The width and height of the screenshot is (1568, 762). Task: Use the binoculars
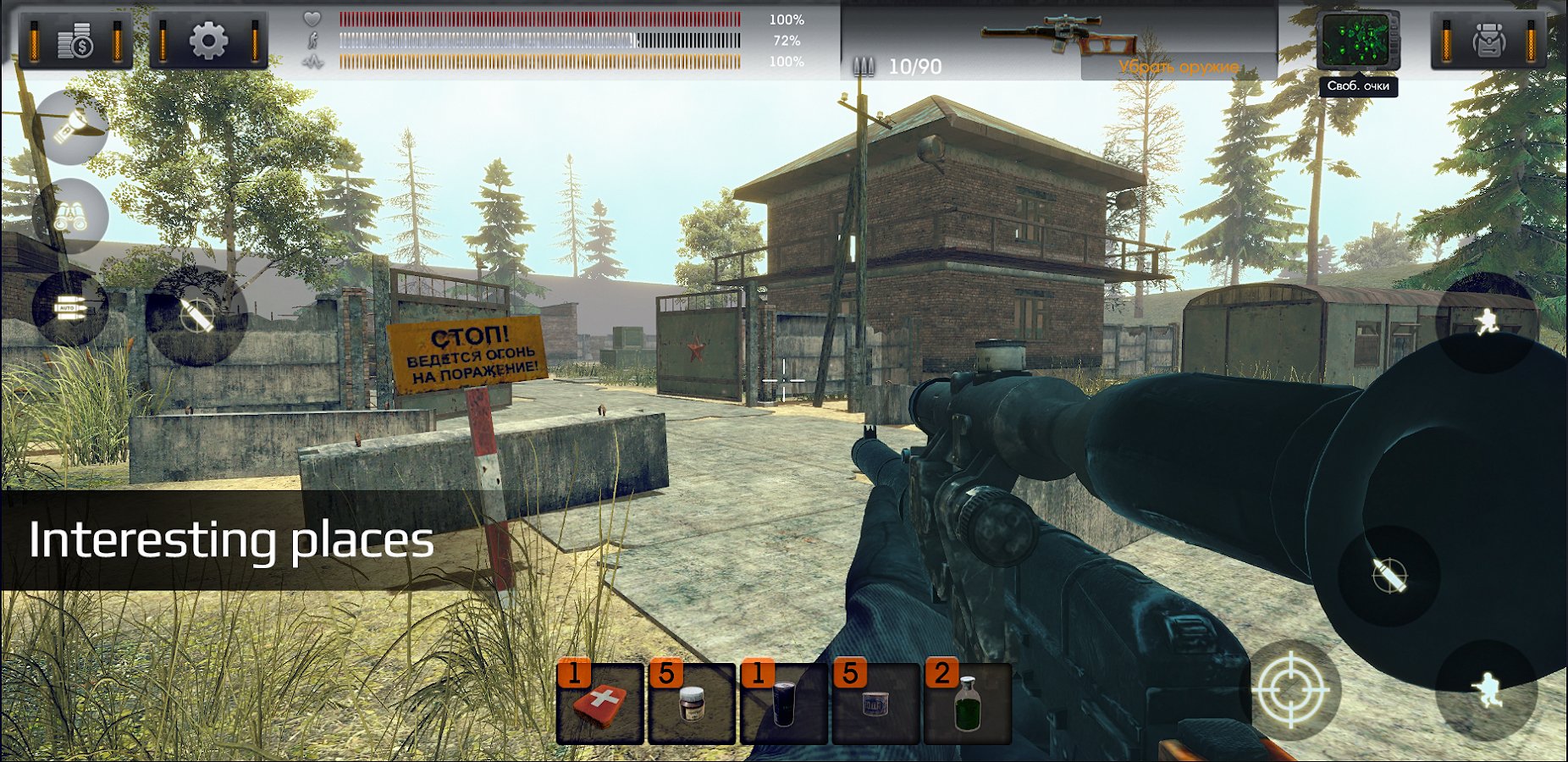(69, 217)
